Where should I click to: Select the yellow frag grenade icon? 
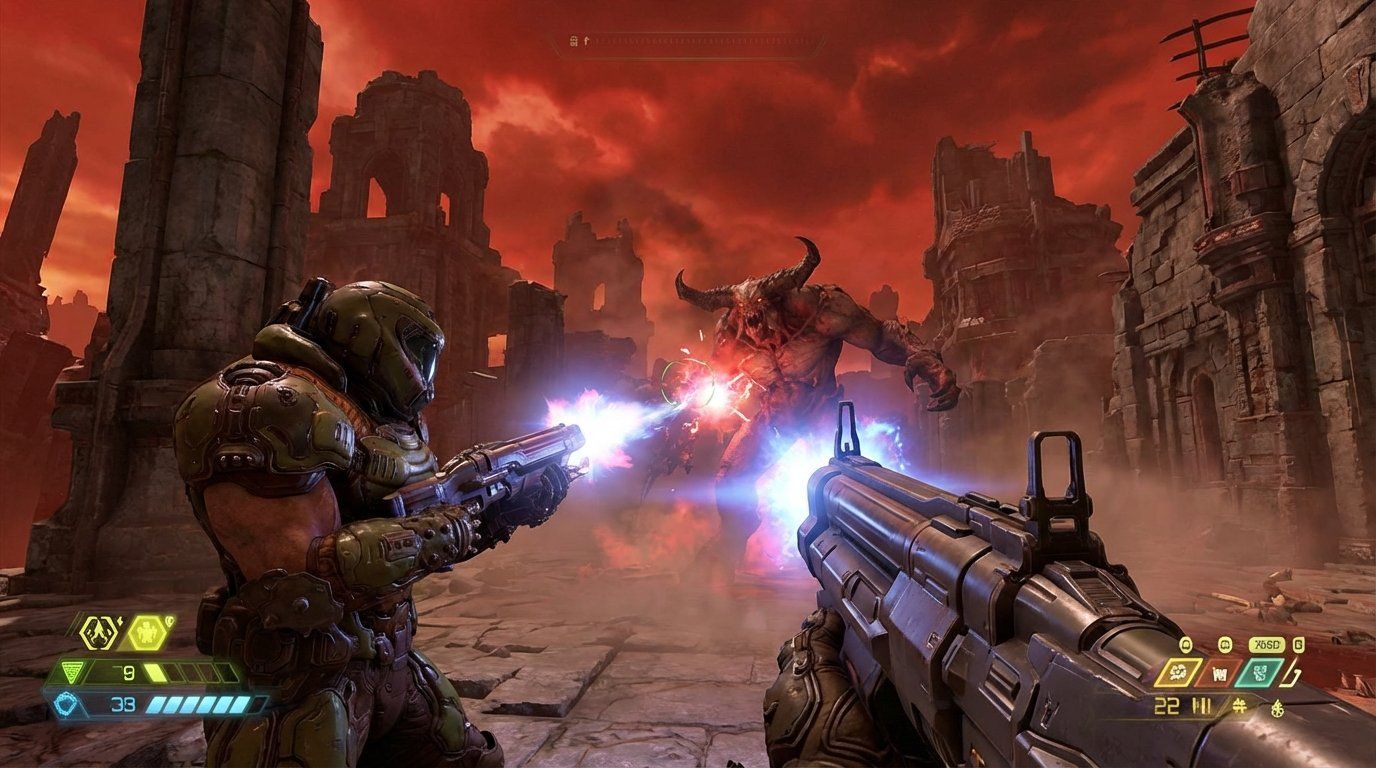click(x=1177, y=672)
